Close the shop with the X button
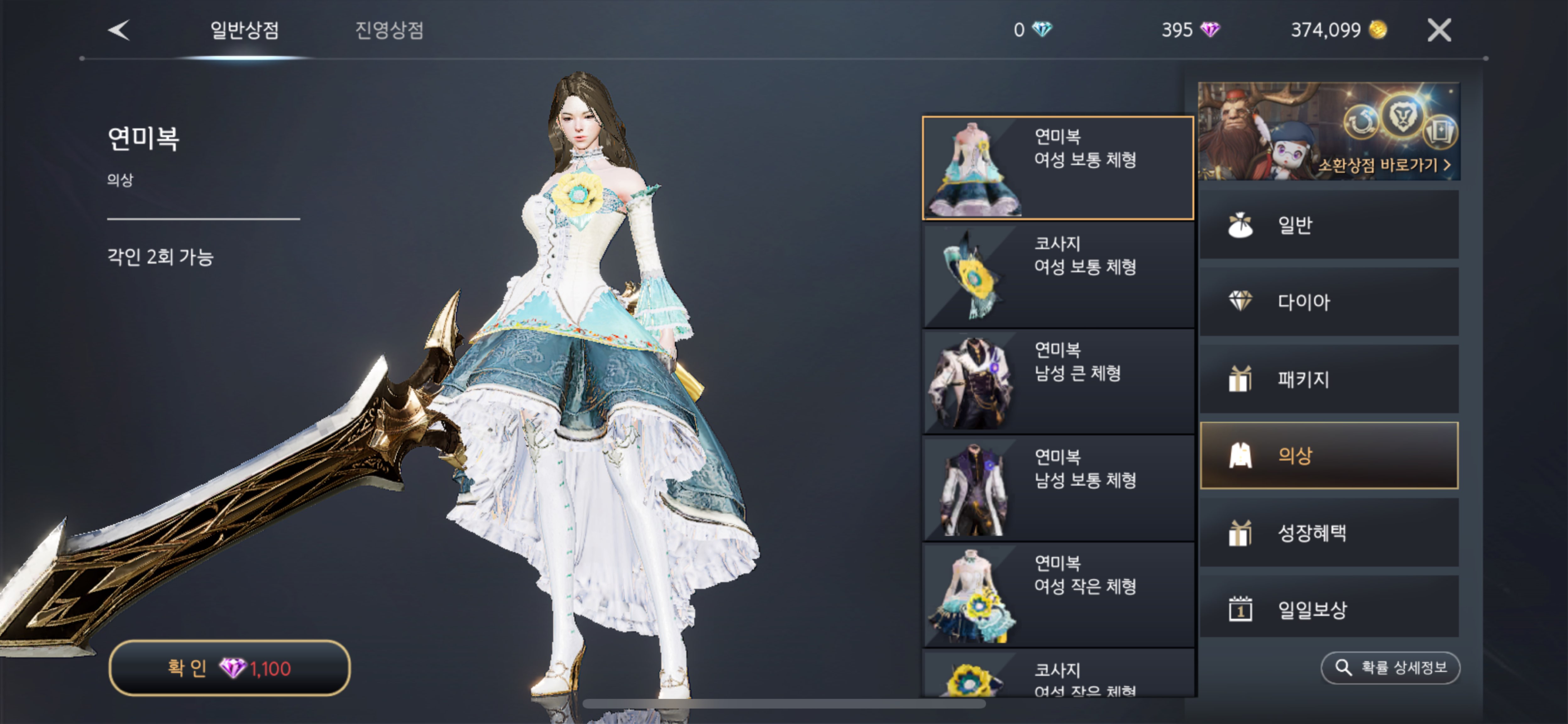The height and width of the screenshot is (724, 1568). point(1439,30)
